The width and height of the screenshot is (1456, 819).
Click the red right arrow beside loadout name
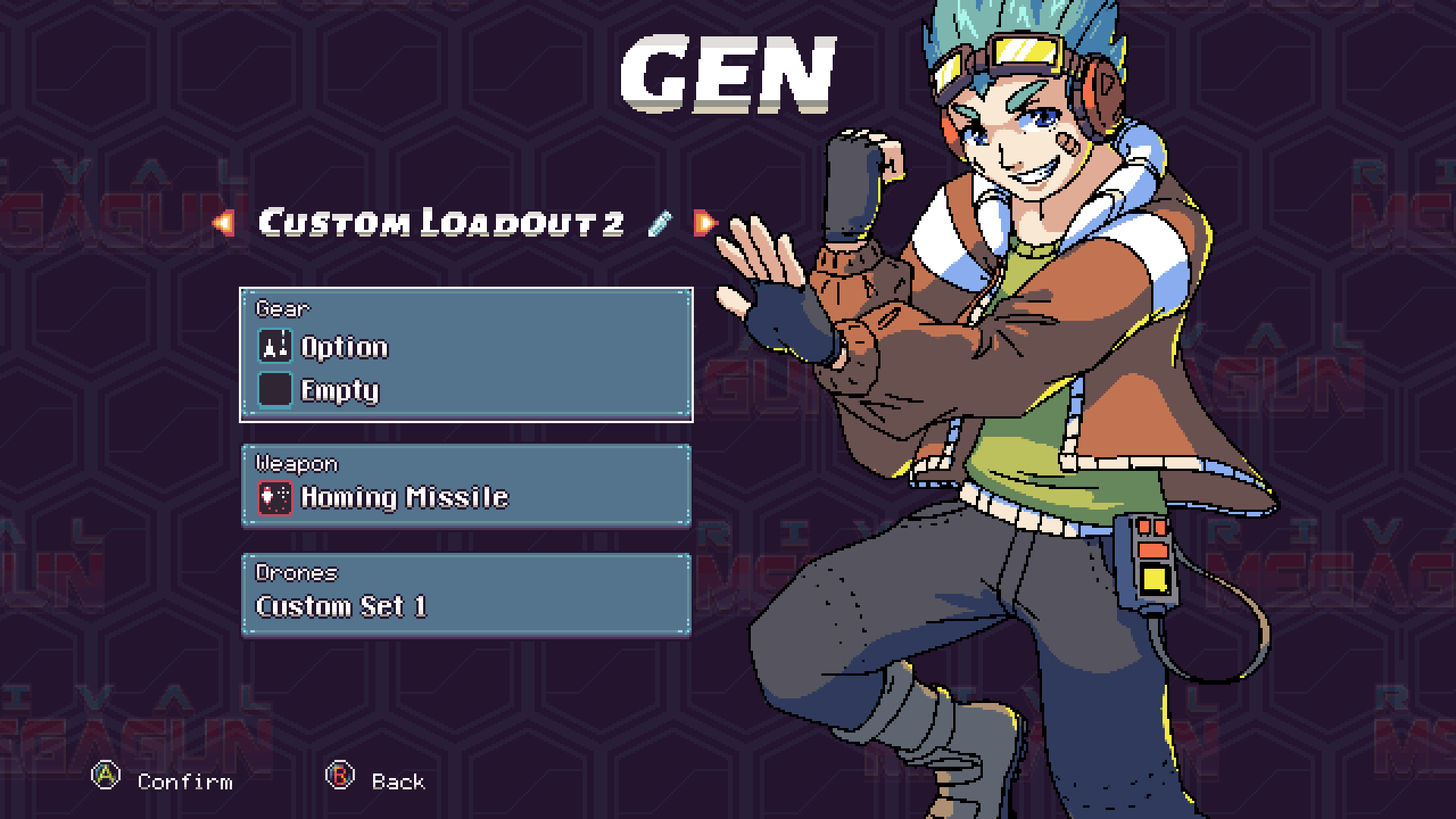coord(705,221)
